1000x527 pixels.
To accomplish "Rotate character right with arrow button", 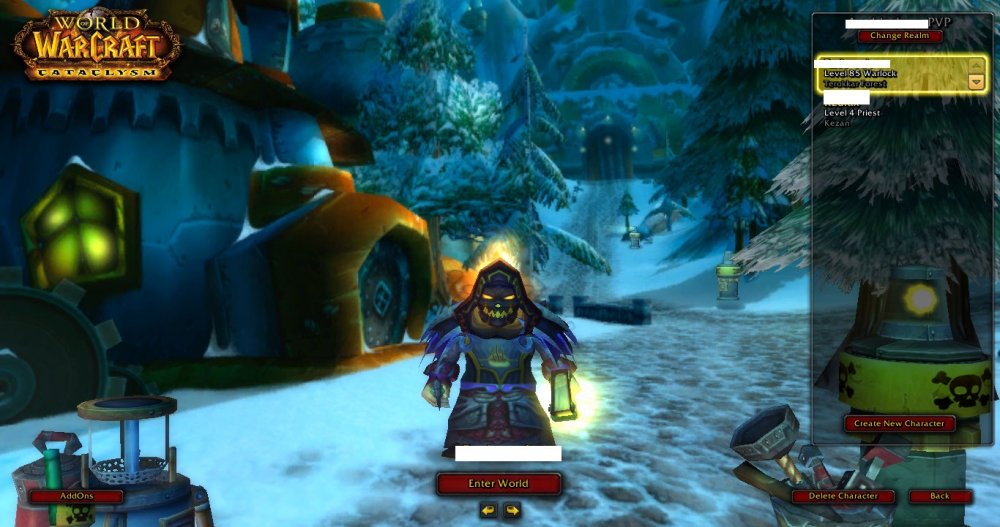I will [512, 510].
